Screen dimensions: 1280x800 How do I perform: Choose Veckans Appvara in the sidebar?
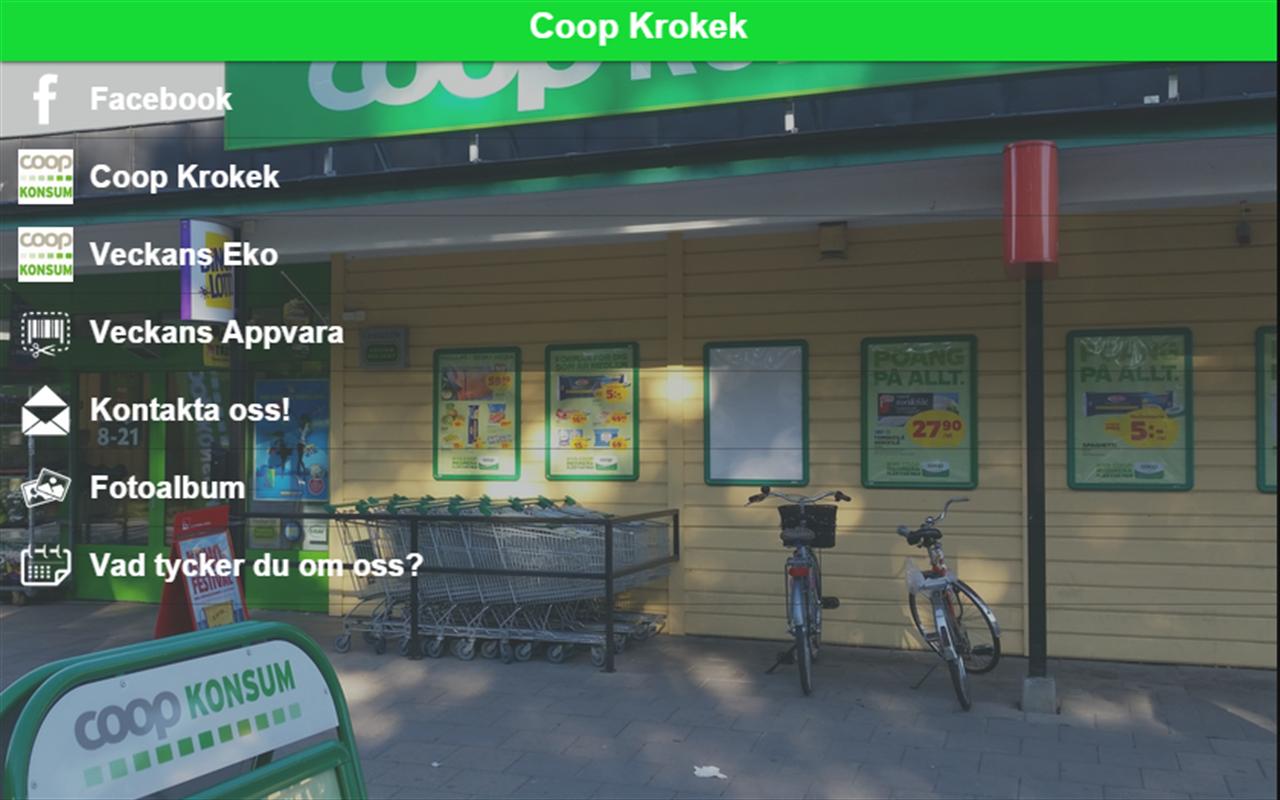(x=216, y=331)
